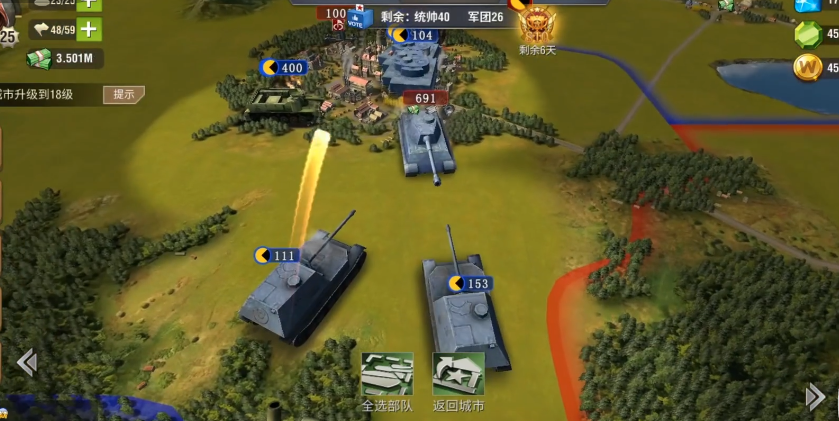Select the enemy tank labeled 691
This screenshot has width=839, height=421.
tap(427, 140)
